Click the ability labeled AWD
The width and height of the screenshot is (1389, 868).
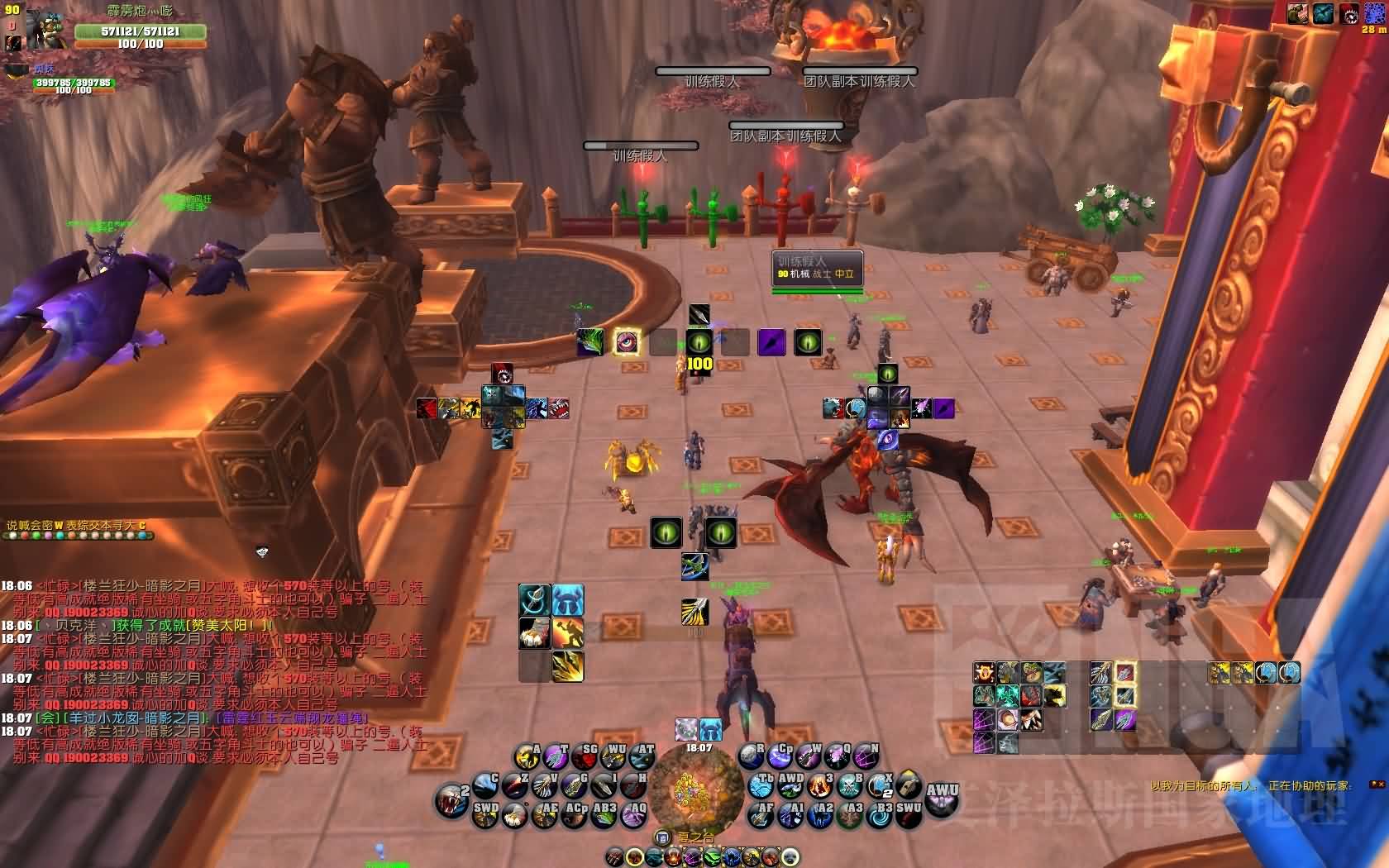pyautogui.click(x=790, y=784)
